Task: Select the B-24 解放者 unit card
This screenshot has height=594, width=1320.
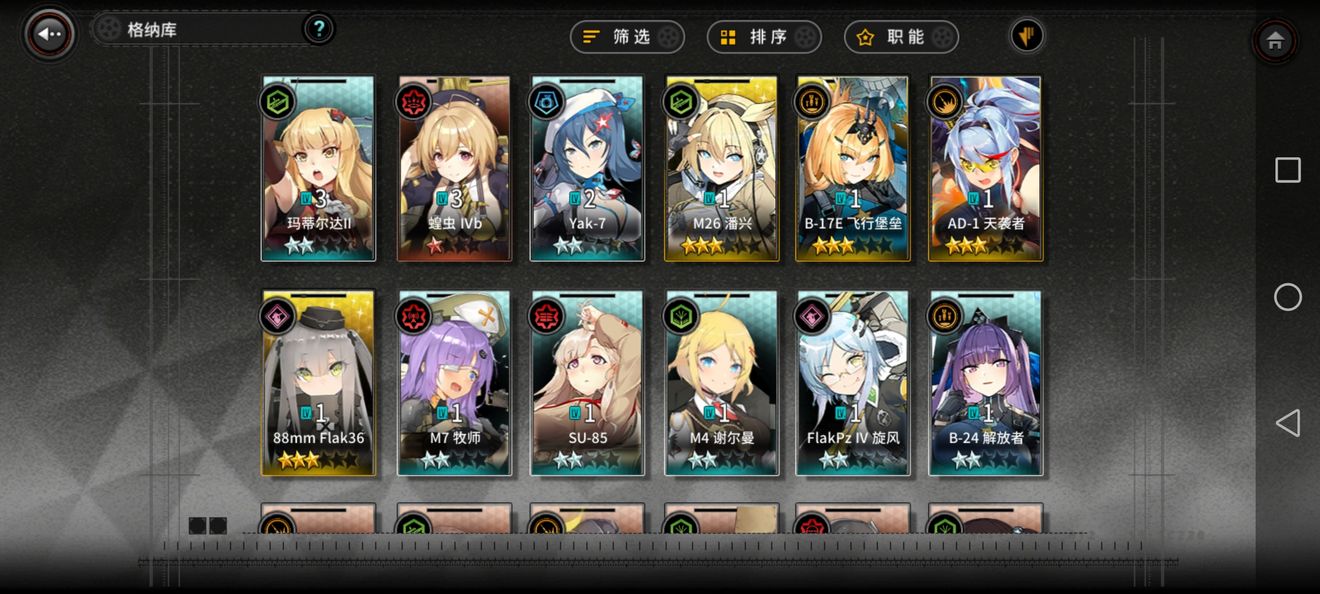Action: tap(986, 383)
